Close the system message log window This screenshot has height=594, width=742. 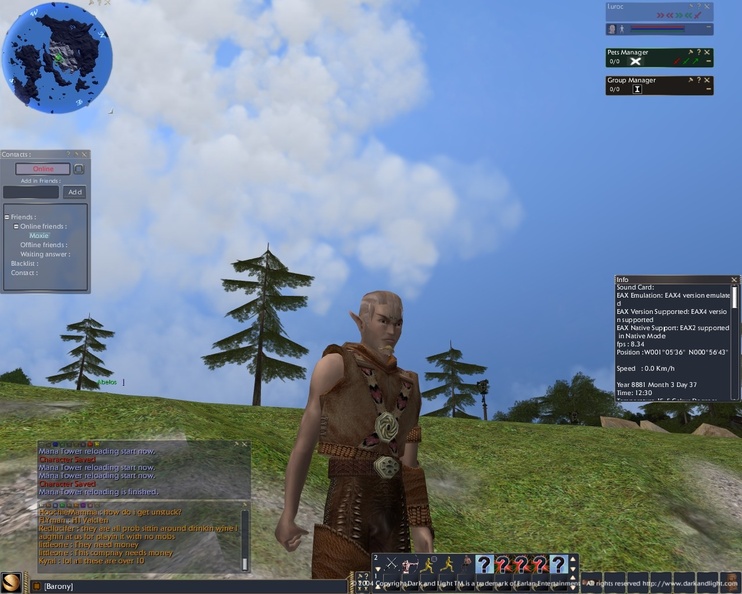(244, 444)
